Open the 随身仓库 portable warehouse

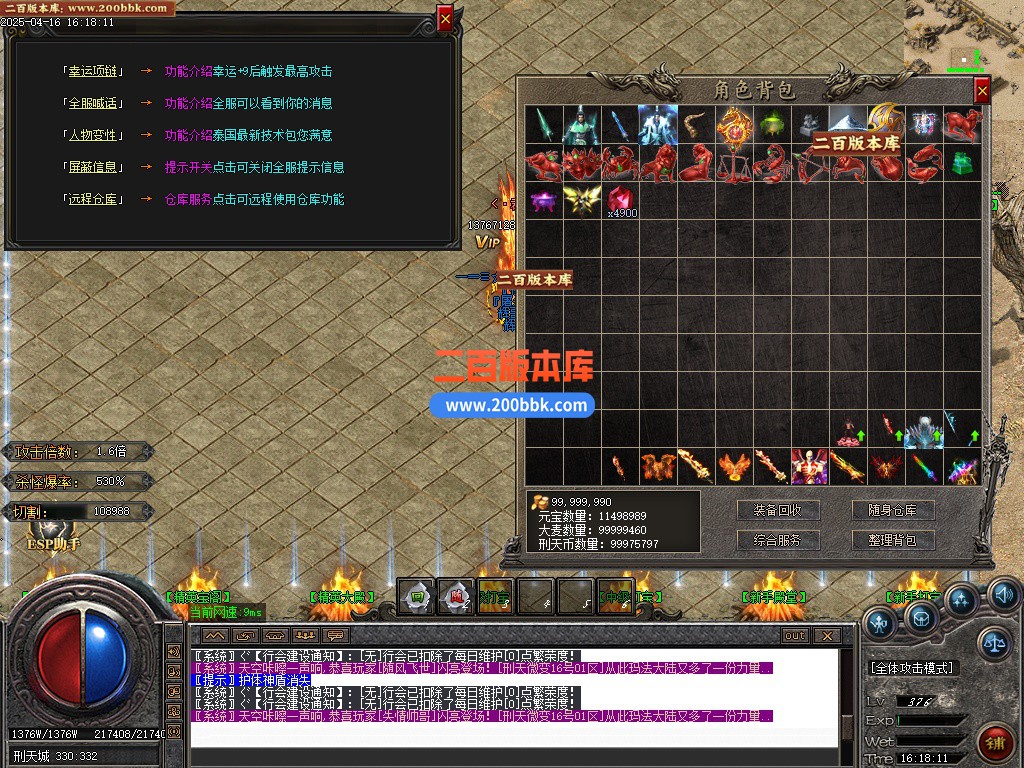[892, 510]
